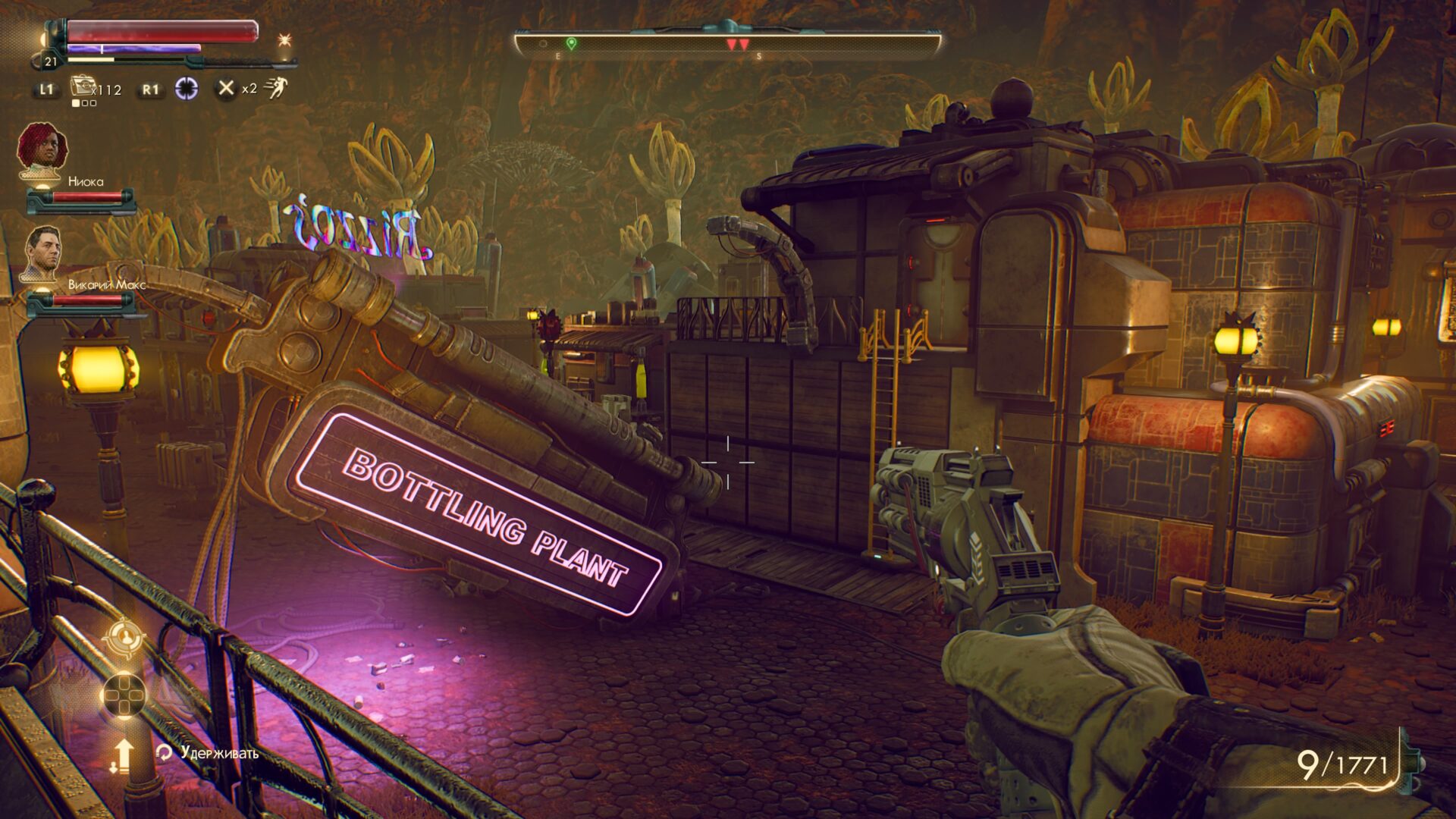Click the running figure dodge icon
This screenshot has width=1456, height=819.
[x=277, y=88]
